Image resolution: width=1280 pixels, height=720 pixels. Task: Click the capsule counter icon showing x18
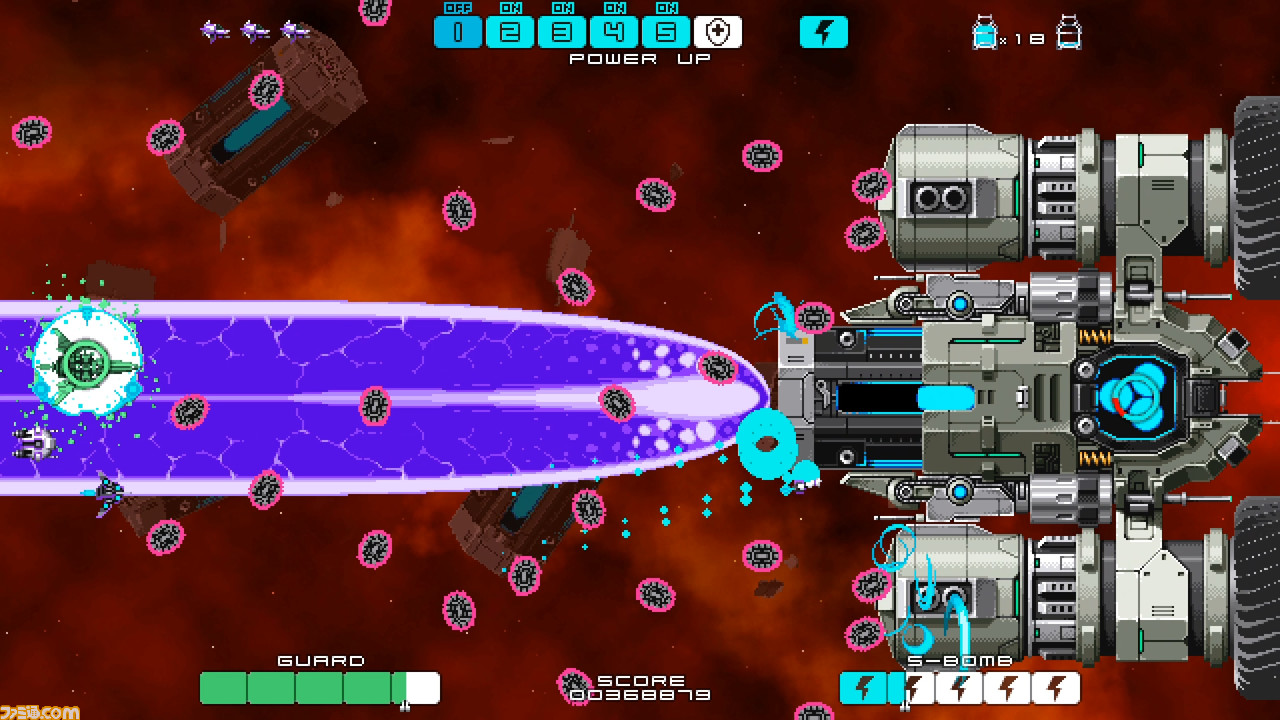pos(985,35)
